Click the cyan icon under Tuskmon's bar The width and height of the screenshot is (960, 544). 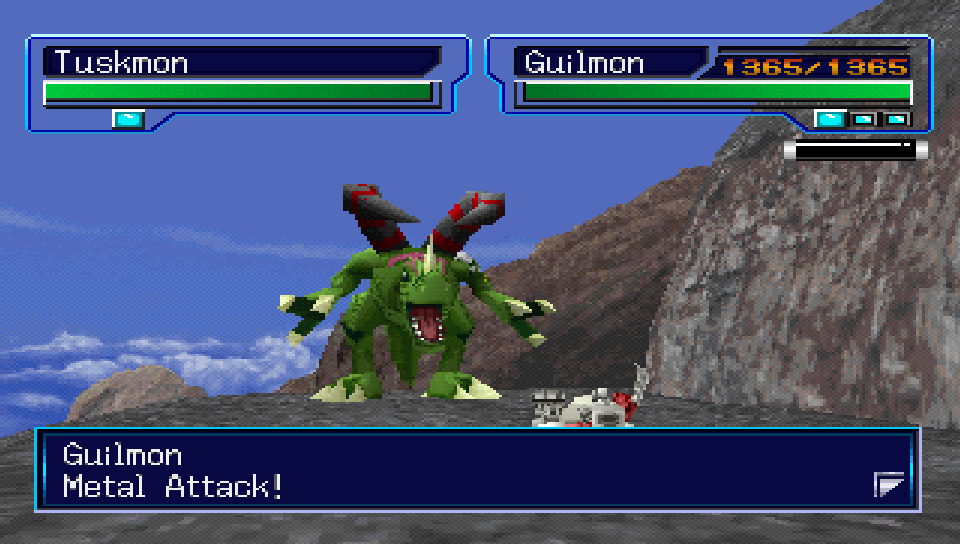128,120
